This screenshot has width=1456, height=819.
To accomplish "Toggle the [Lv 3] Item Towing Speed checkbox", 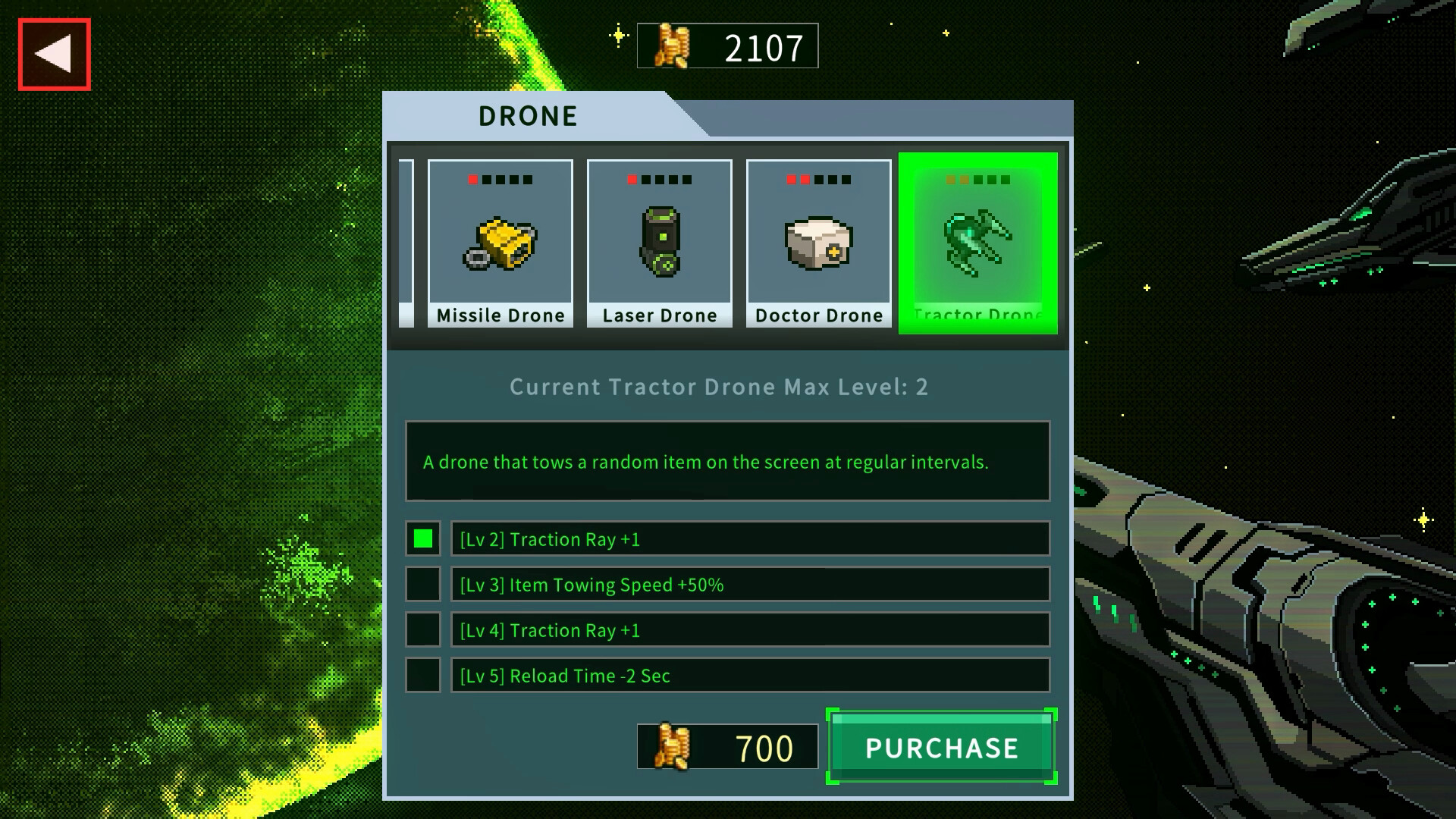I will 422,585.
